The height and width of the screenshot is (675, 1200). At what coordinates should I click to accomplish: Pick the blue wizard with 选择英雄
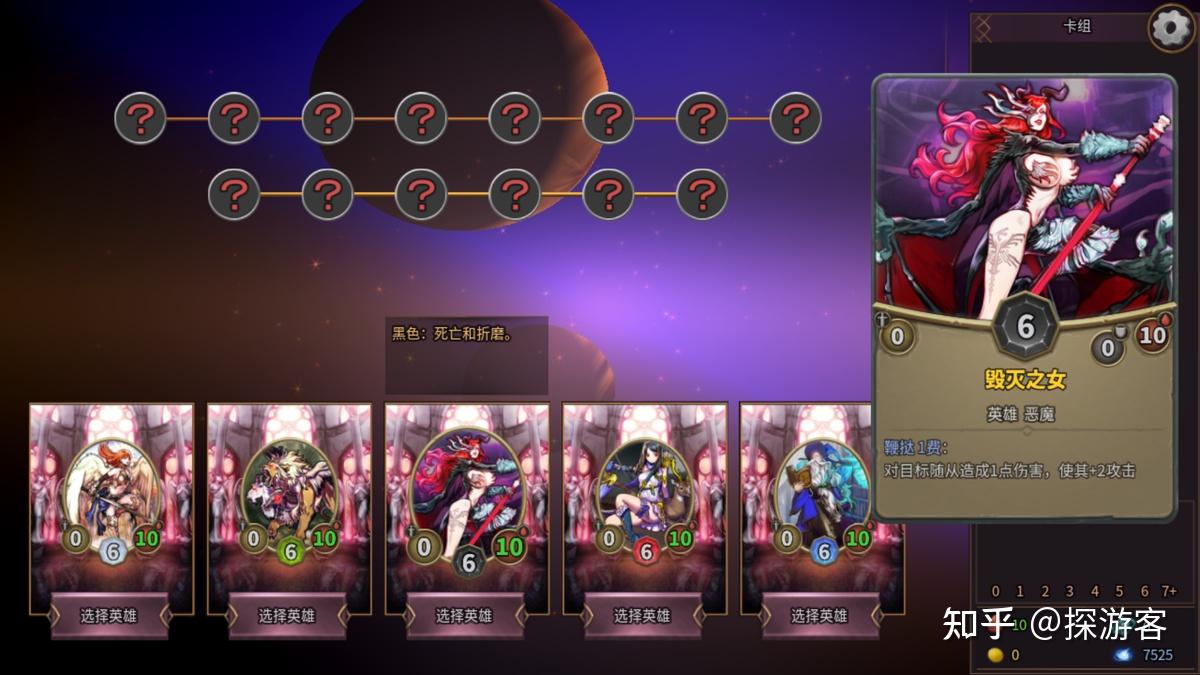tap(820, 615)
